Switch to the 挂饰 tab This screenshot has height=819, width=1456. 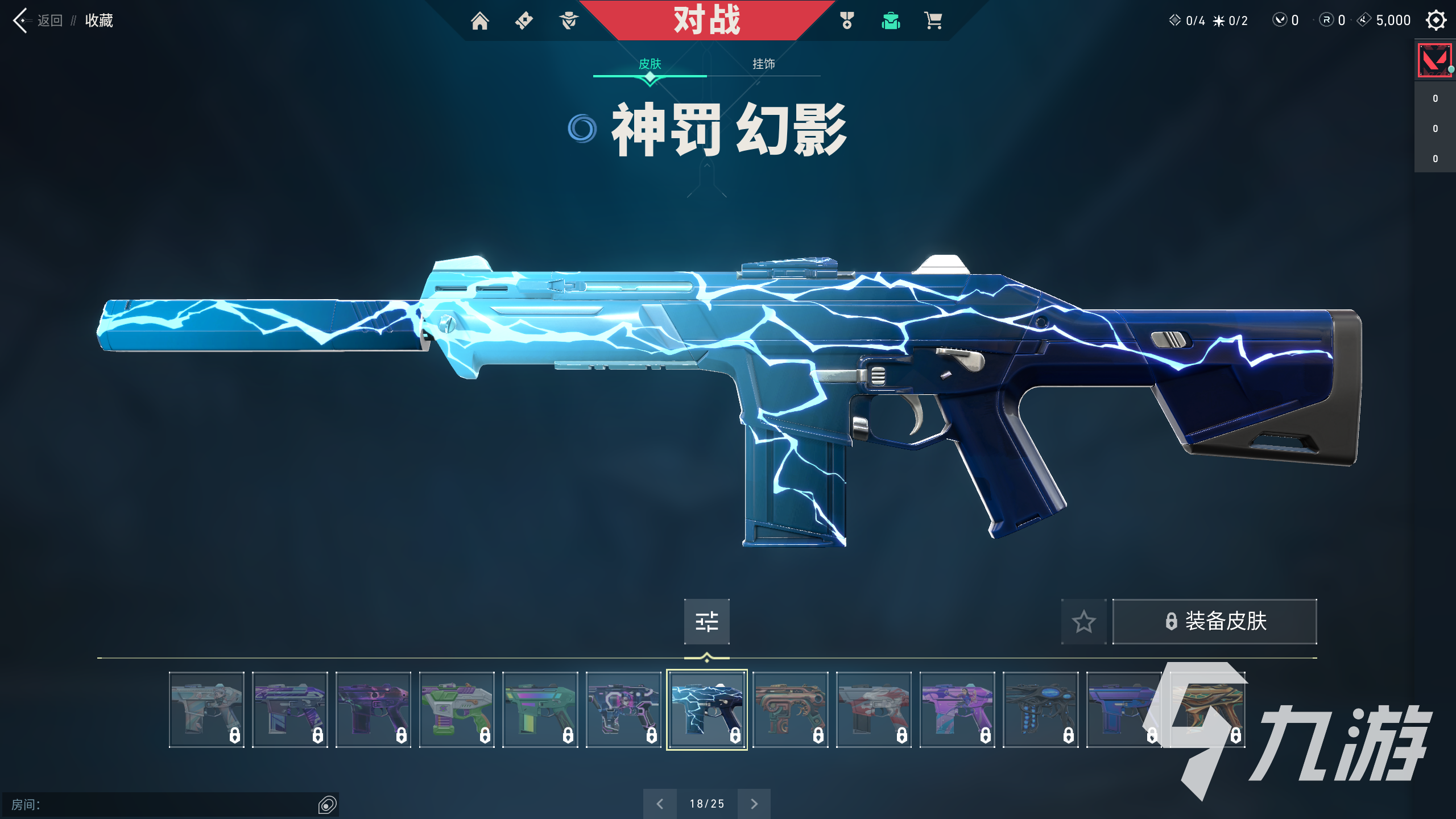pyautogui.click(x=764, y=64)
